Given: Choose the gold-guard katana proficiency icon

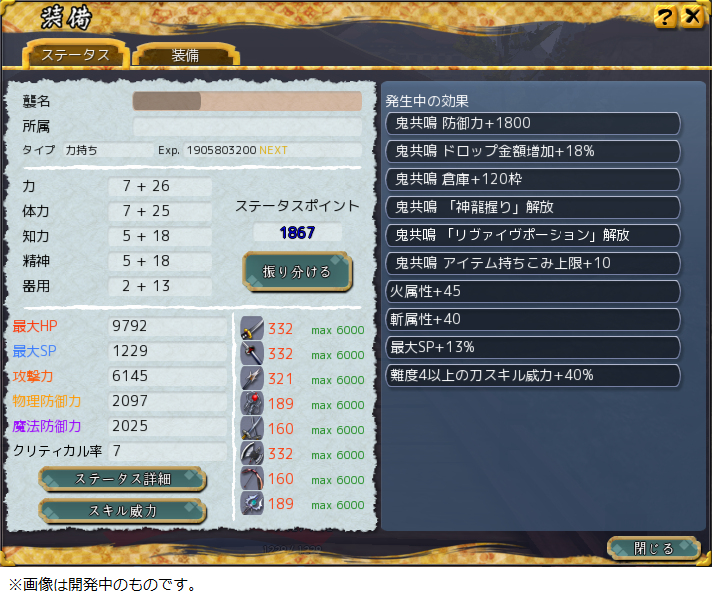Looking at the screenshot, I should coord(252,329).
